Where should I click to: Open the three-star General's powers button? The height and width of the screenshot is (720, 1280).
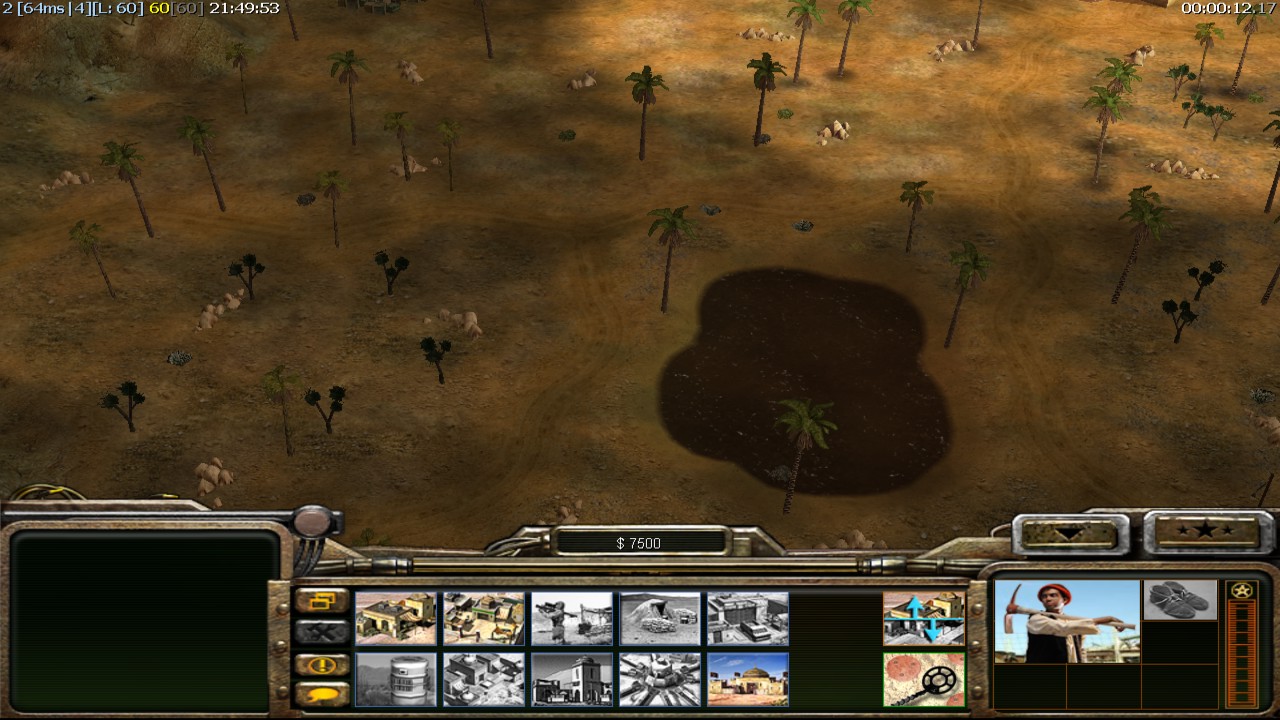point(1203,531)
